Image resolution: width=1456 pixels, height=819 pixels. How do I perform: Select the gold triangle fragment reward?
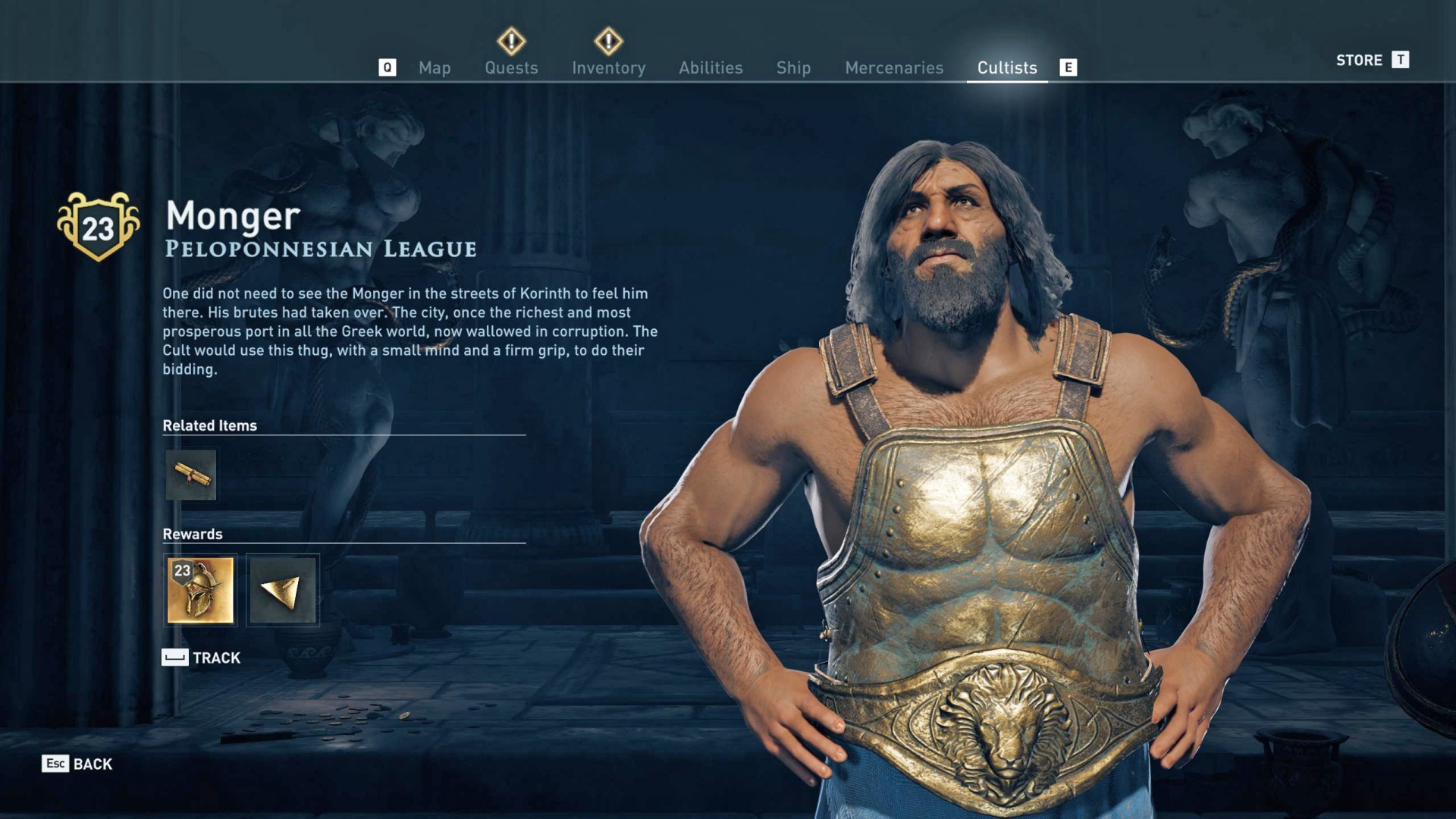(x=282, y=590)
